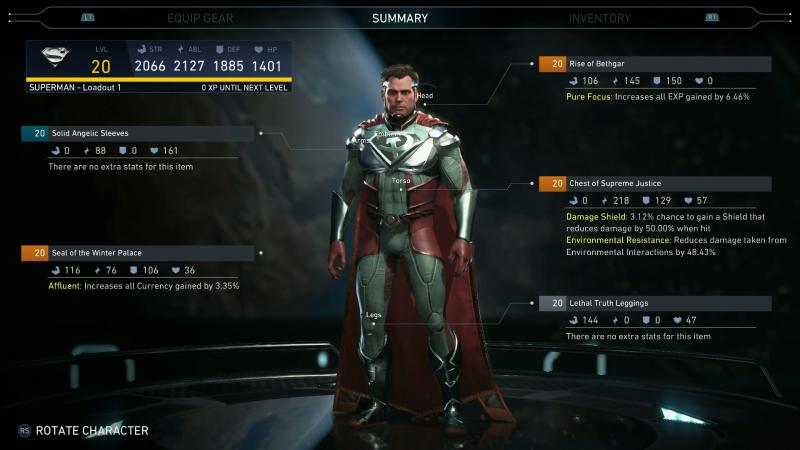800x450 pixels.
Task: Select the Summary tab
Action: 400,18
